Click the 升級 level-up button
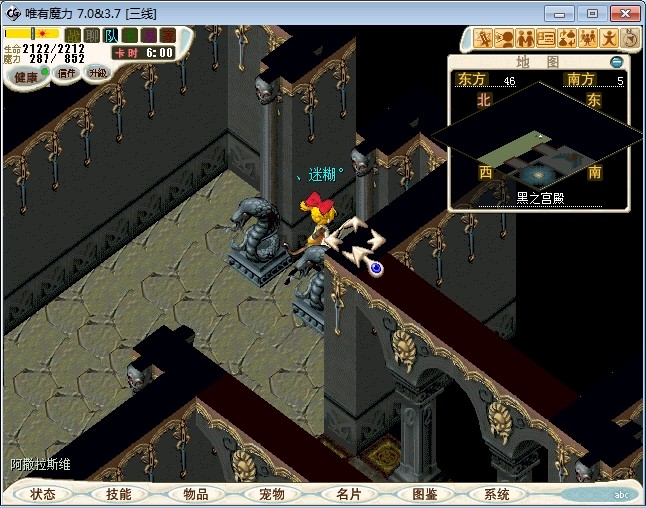This screenshot has height=508, width=646. pos(97,73)
